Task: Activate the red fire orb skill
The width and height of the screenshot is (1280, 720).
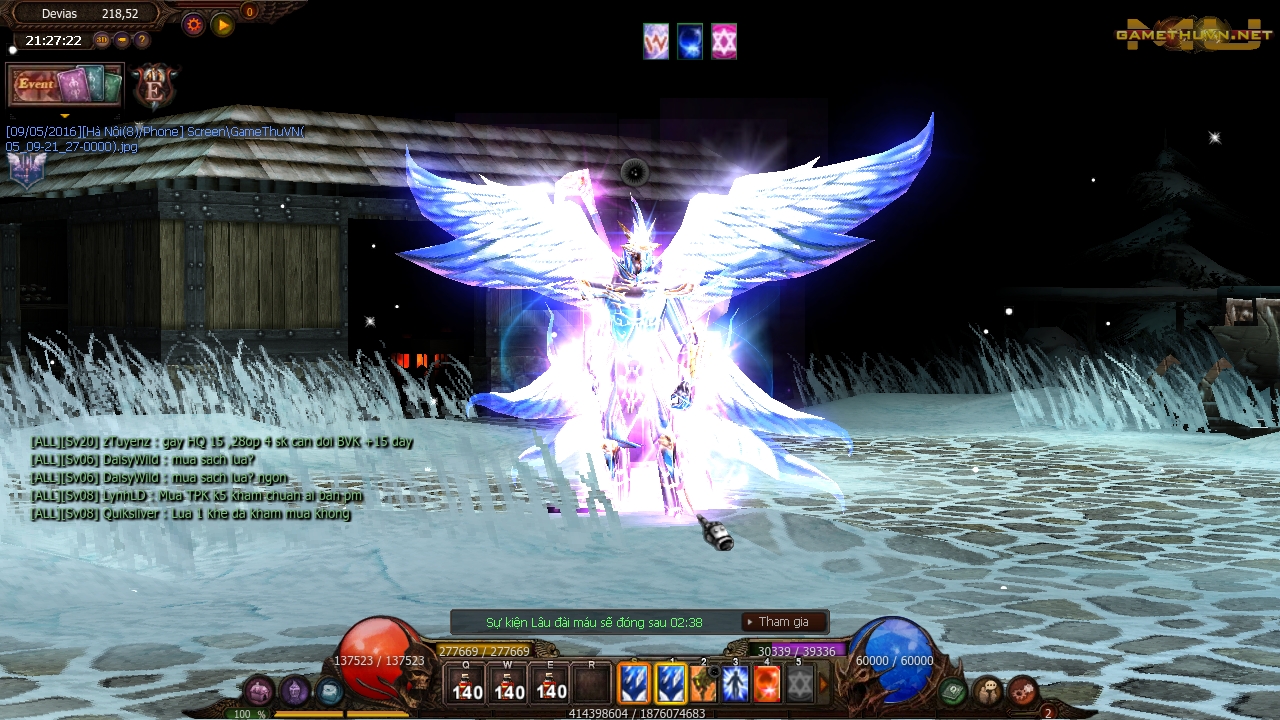Action: click(x=767, y=684)
